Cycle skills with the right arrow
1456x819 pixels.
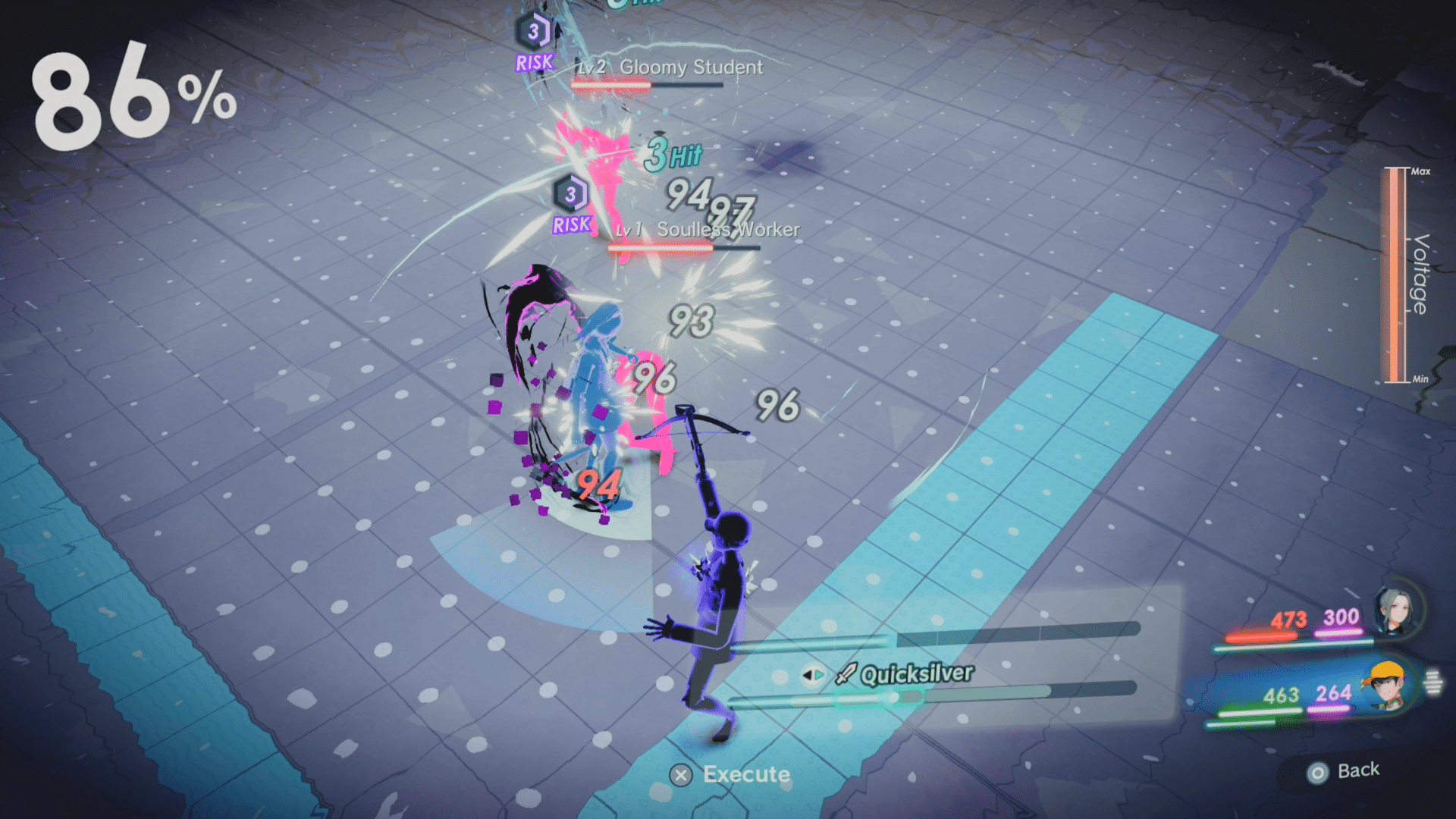point(819,673)
